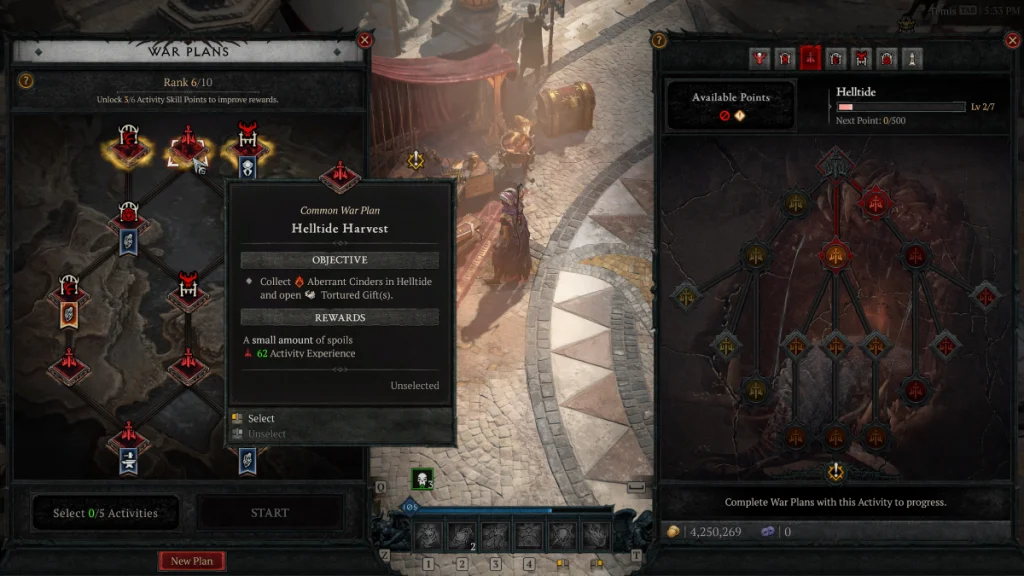
Task: Switch to the winged skull activity tab
Action: (x=760, y=58)
